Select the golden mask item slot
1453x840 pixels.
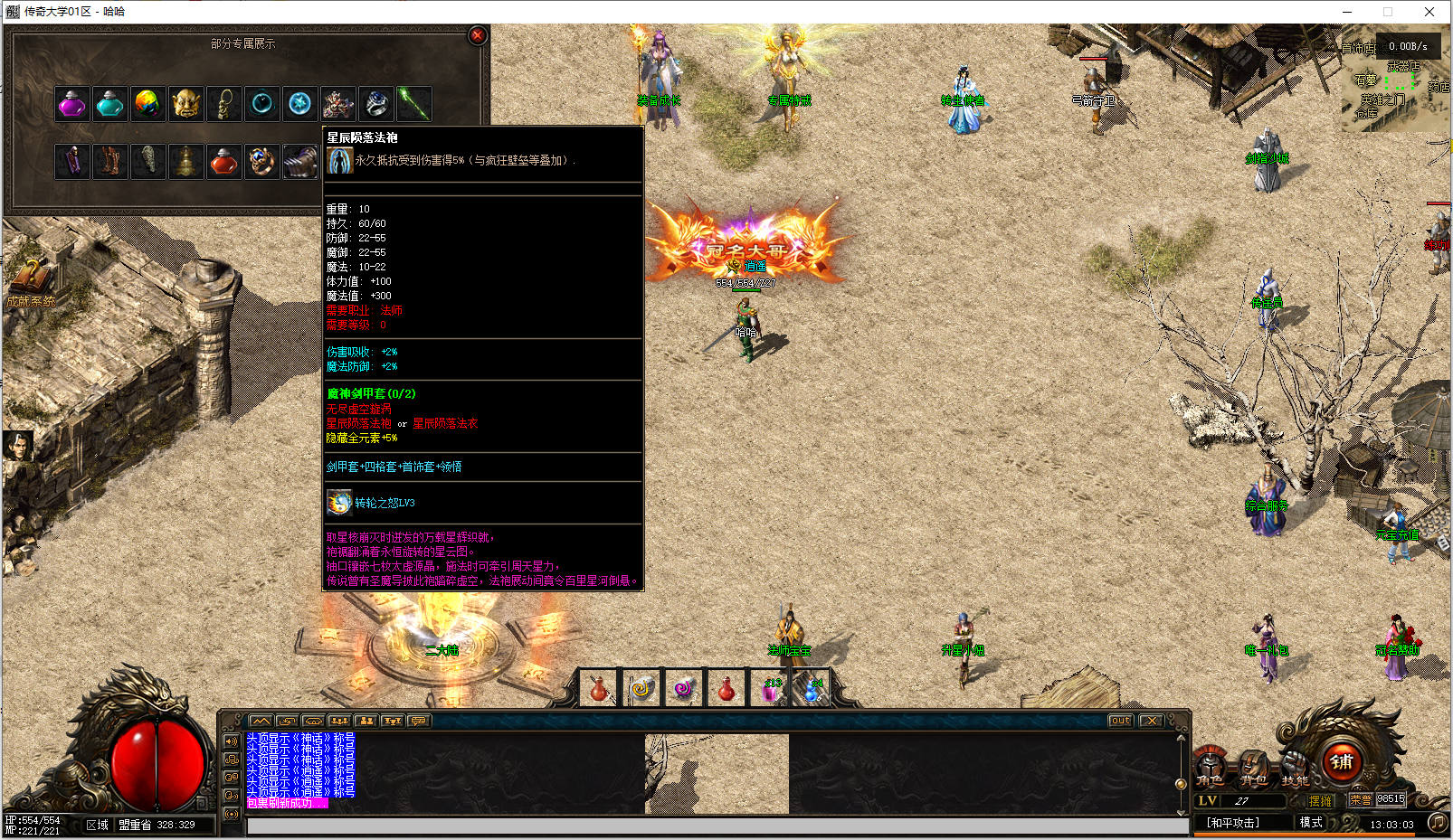coord(186,104)
